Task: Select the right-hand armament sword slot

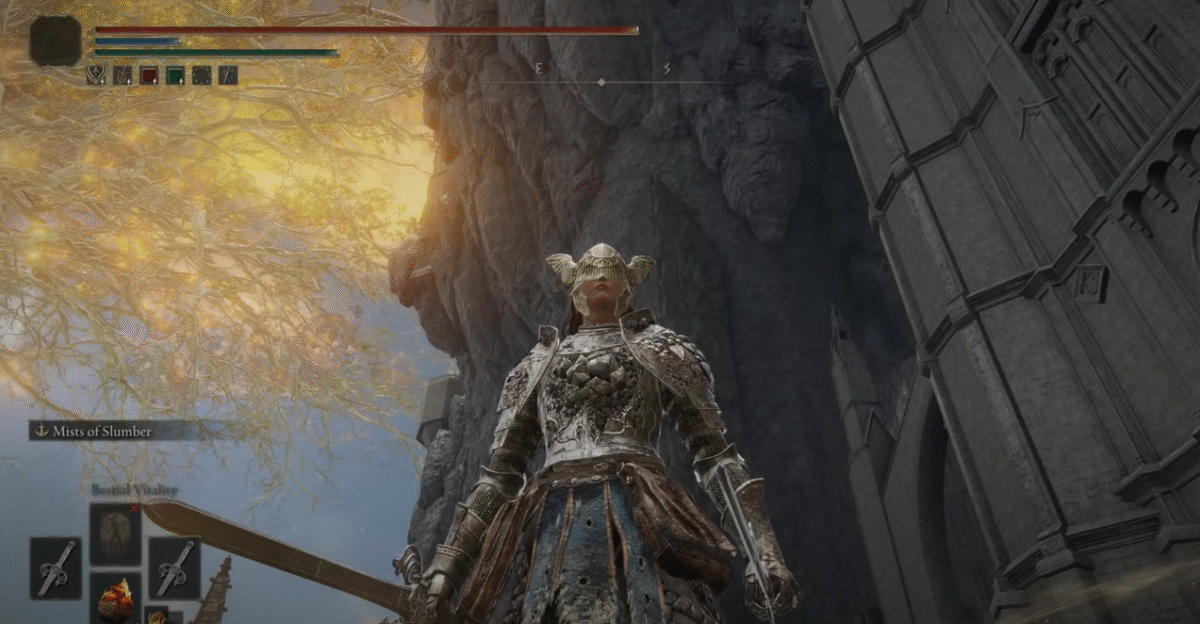Action: 174,567
